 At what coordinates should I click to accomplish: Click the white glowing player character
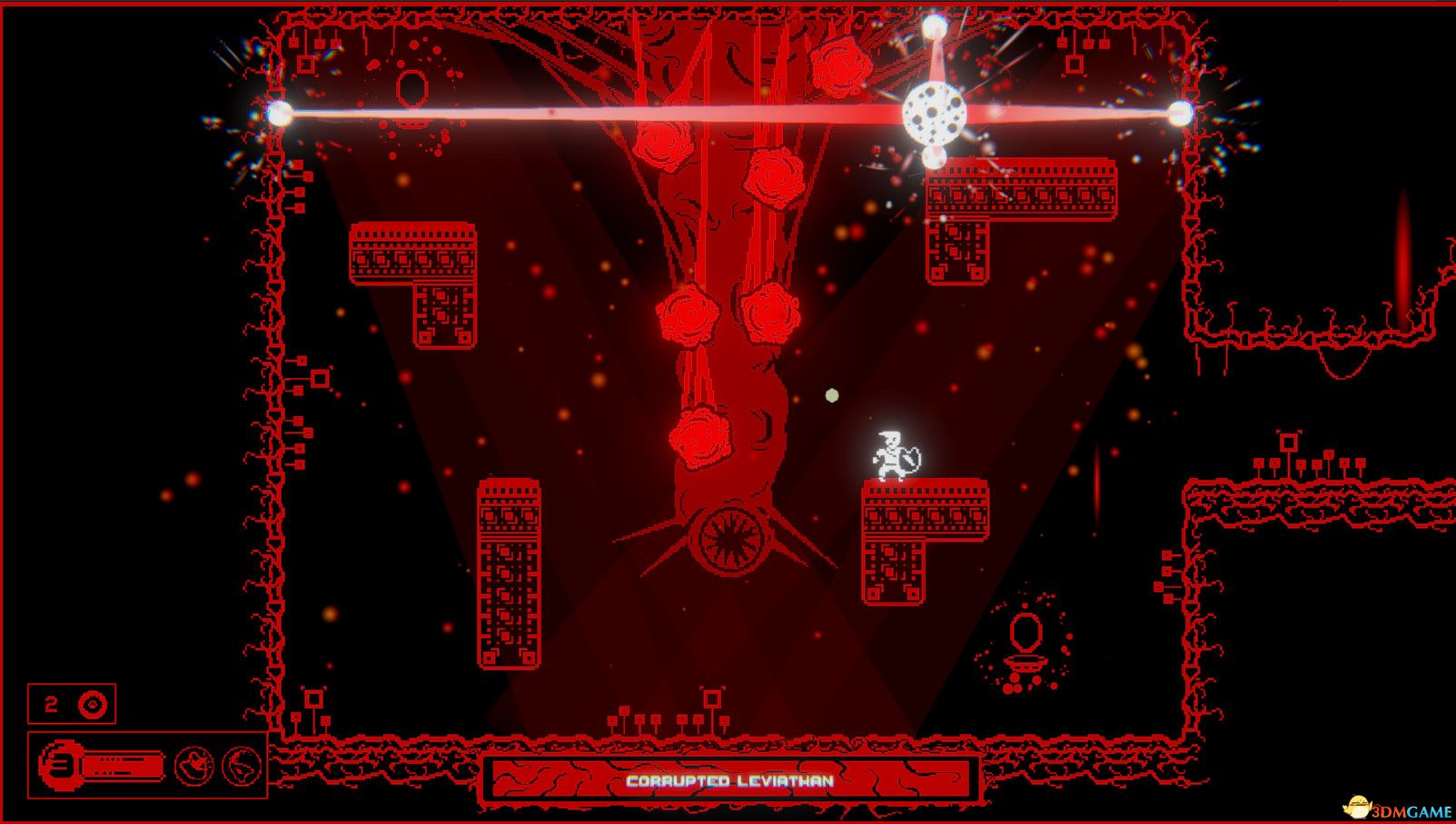[x=893, y=452]
